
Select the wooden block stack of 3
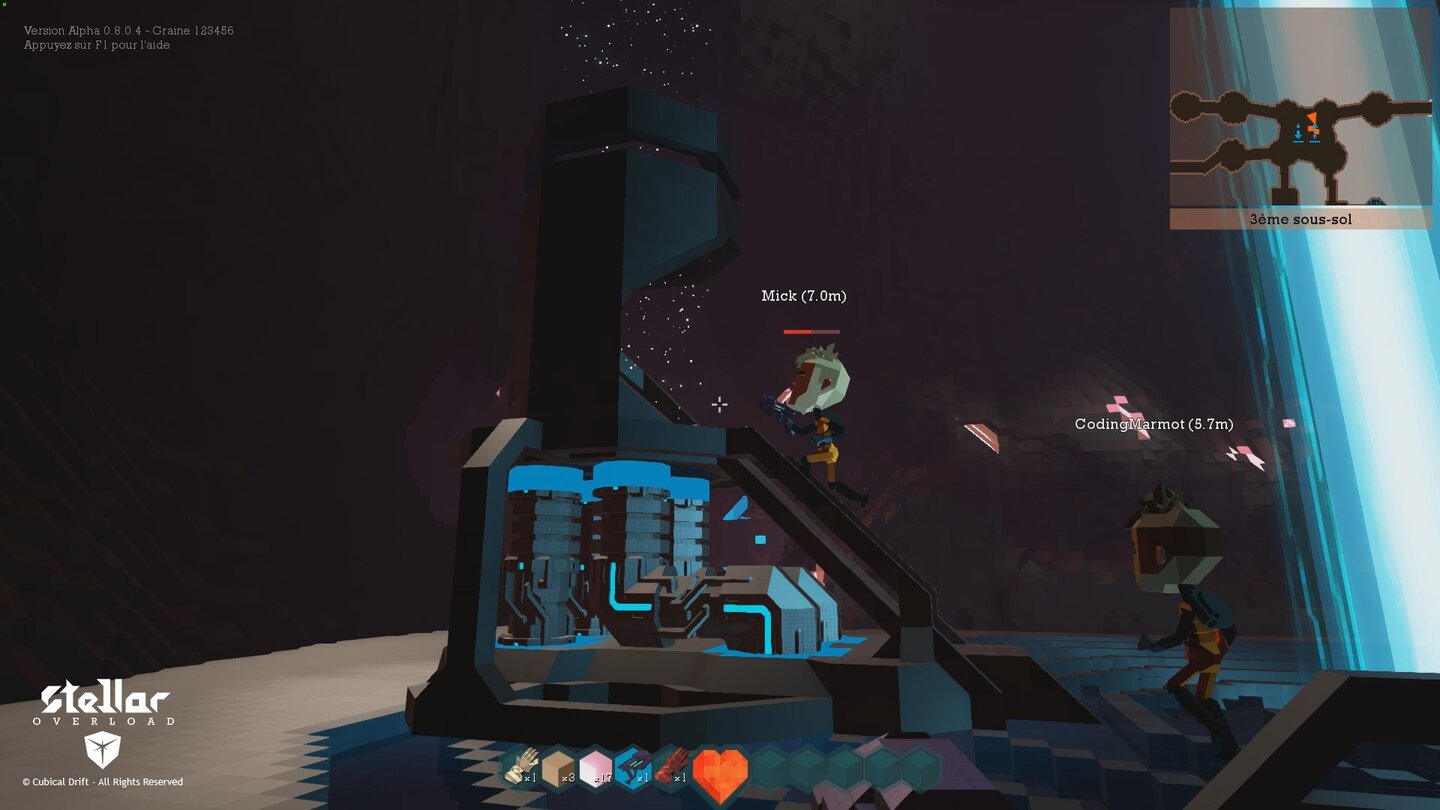[x=559, y=770]
